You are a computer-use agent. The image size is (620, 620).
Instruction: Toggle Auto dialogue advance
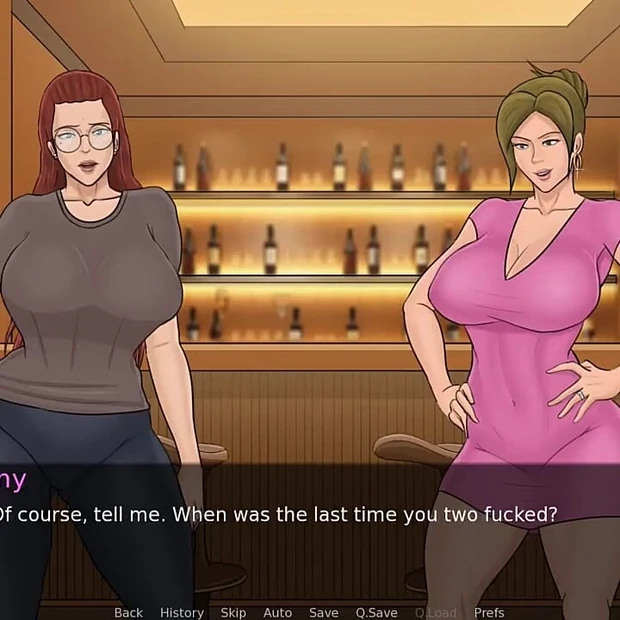pyautogui.click(x=277, y=612)
